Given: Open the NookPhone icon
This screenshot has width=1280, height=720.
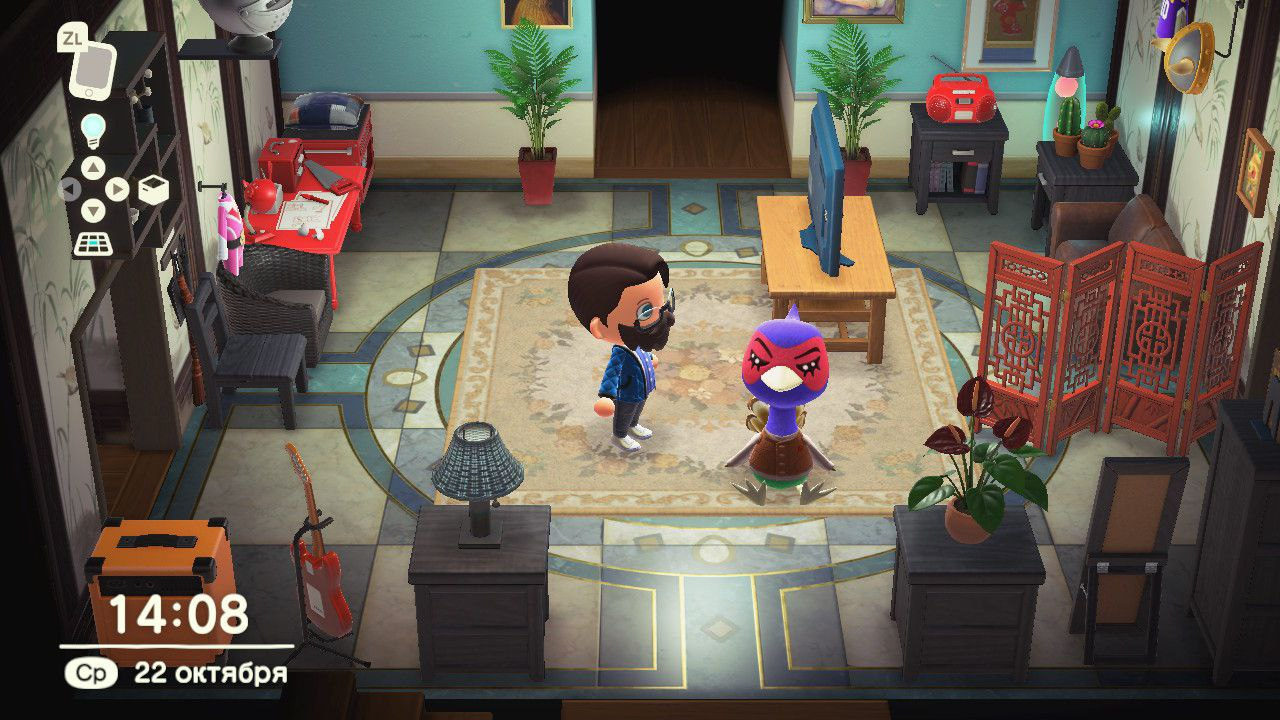Looking at the screenshot, I should click(x=93, y=70).
